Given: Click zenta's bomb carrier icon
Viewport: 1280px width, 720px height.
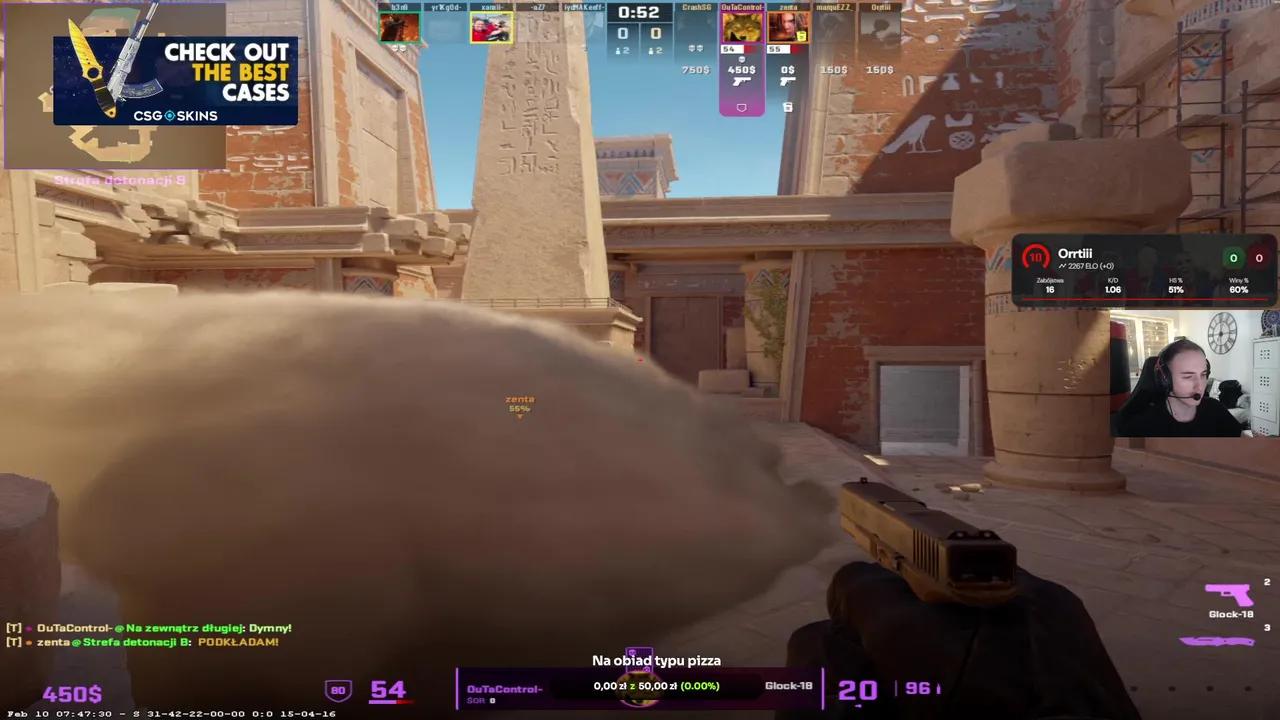Looking at the screenshot, I should [x=787, y=107].
